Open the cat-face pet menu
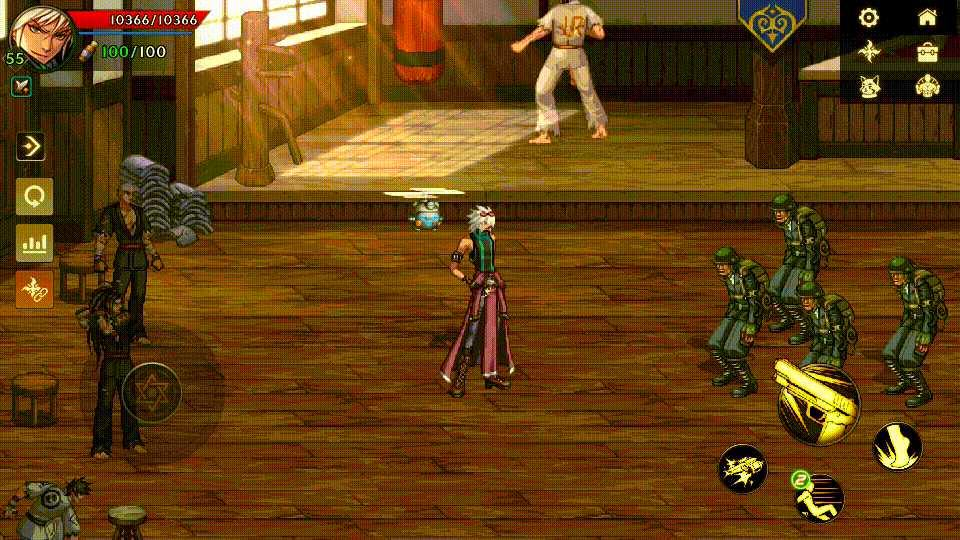The height and width of the screenshot is (540, 960). pyautogui.click(x=869, y=87)
